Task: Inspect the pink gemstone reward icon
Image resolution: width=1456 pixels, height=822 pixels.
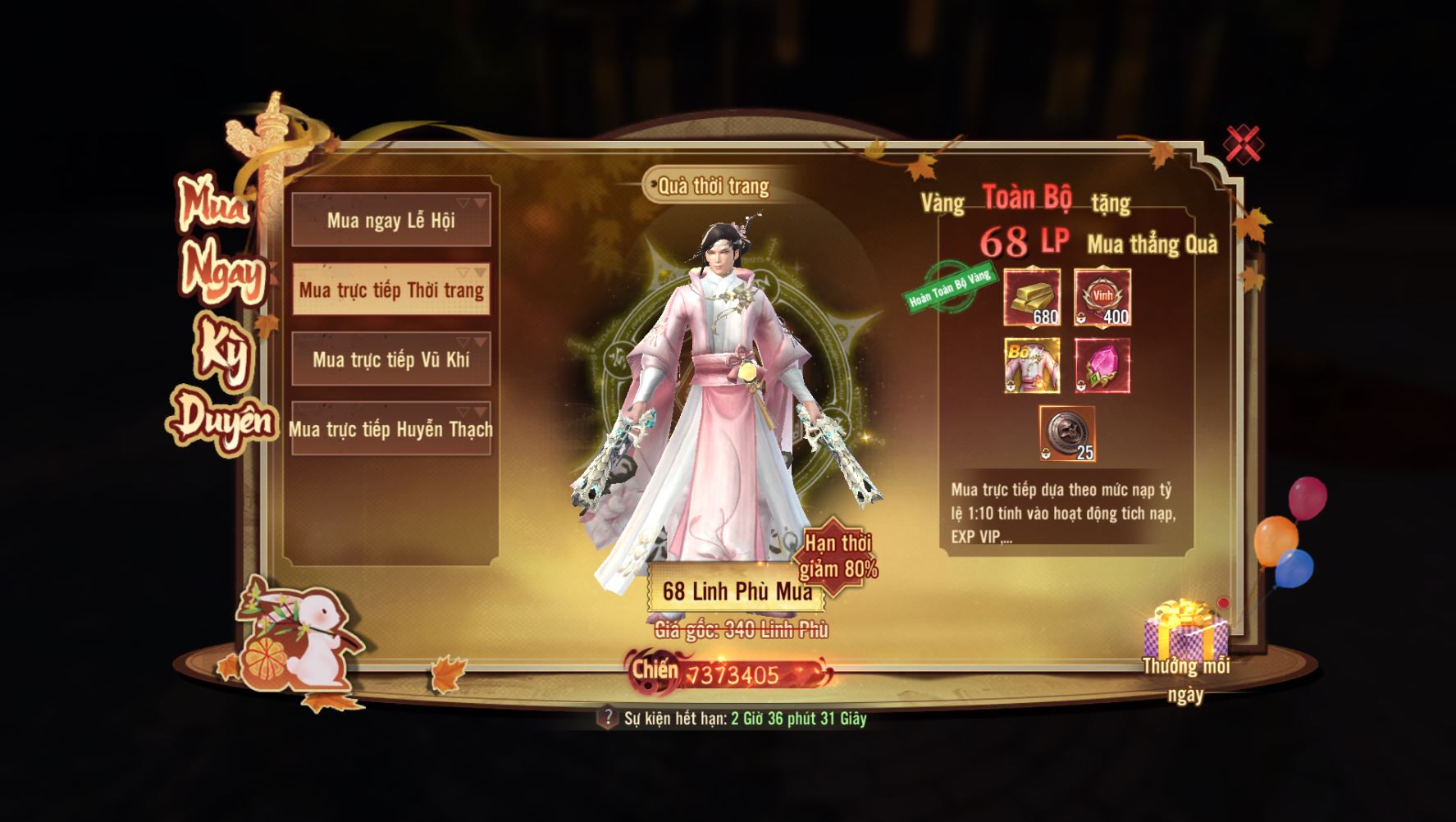Action: (1102, 366)
